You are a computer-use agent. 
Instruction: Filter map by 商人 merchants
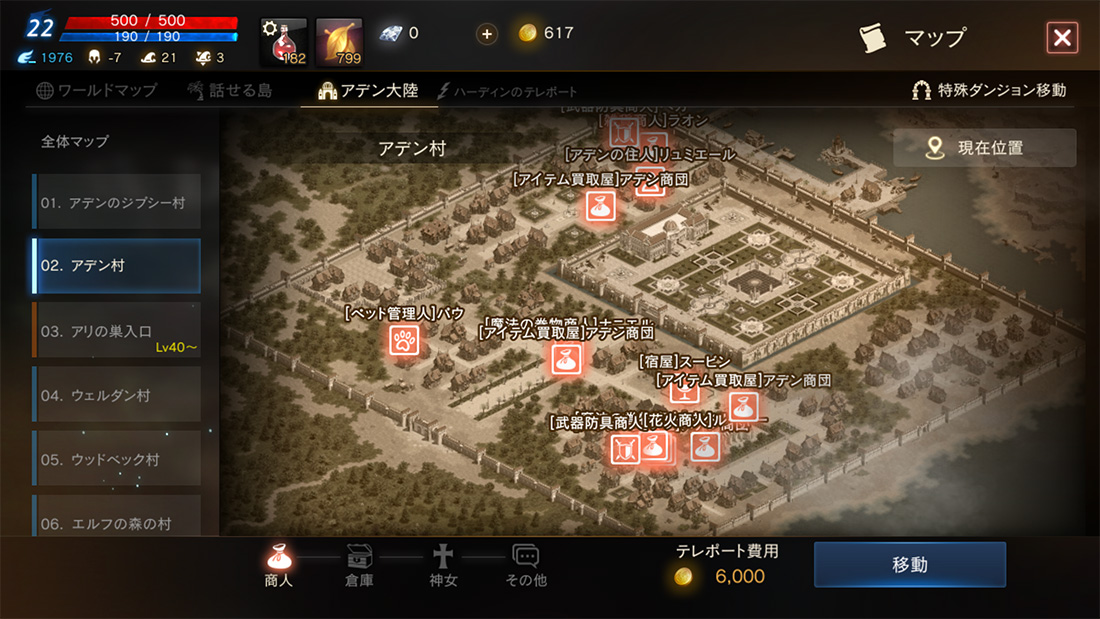pos(279,566)
